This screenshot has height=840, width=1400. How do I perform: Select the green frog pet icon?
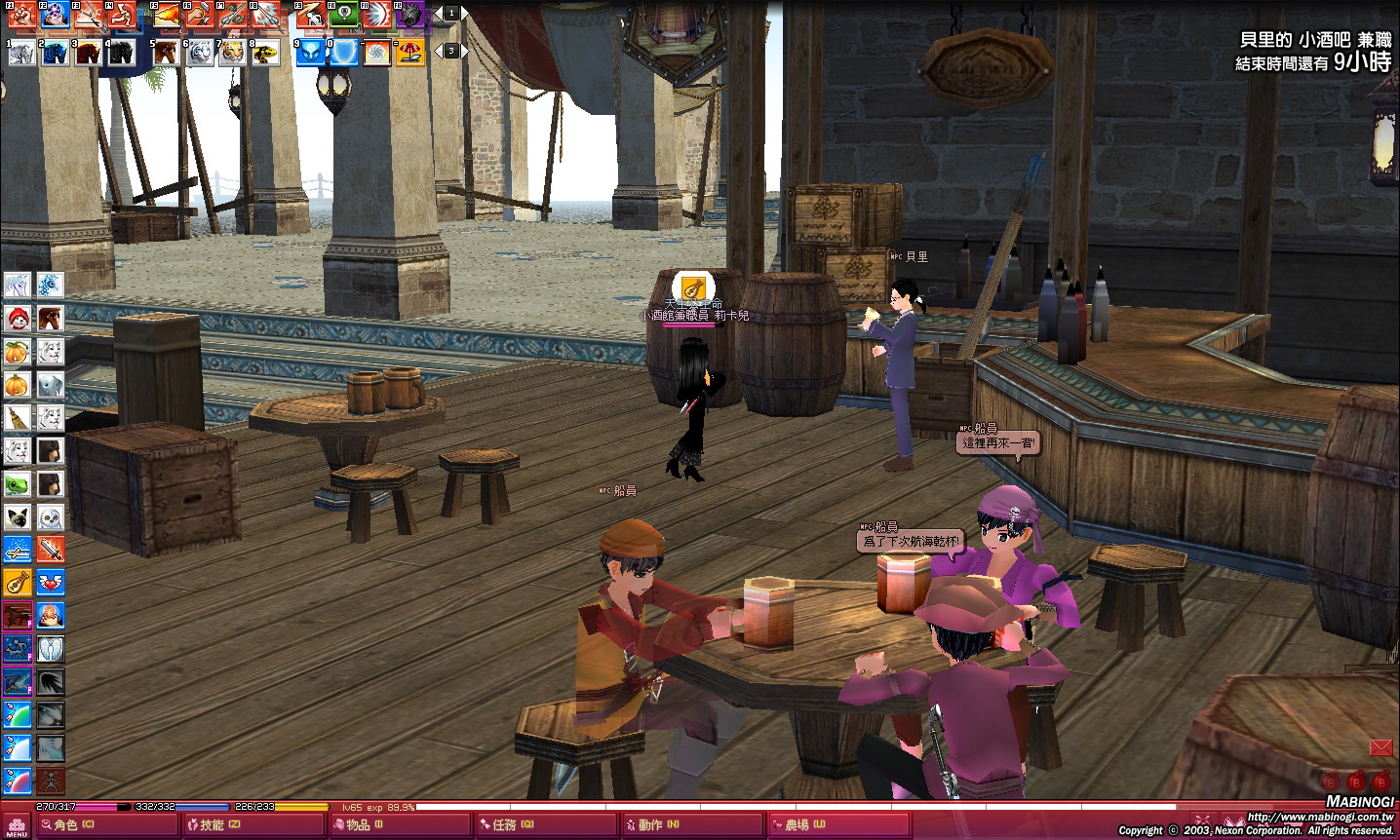point(18,484)
